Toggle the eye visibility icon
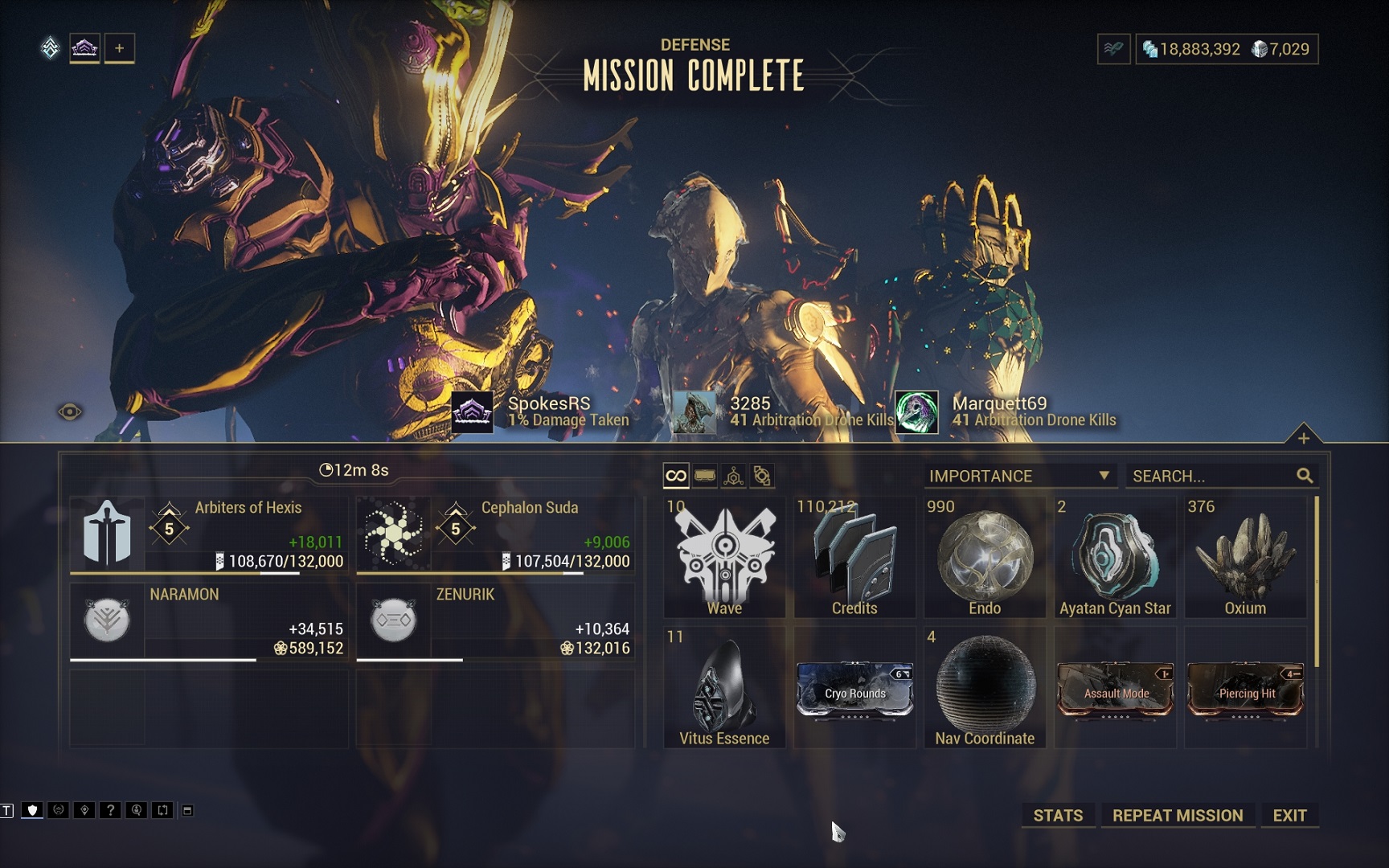 point(70,412)
